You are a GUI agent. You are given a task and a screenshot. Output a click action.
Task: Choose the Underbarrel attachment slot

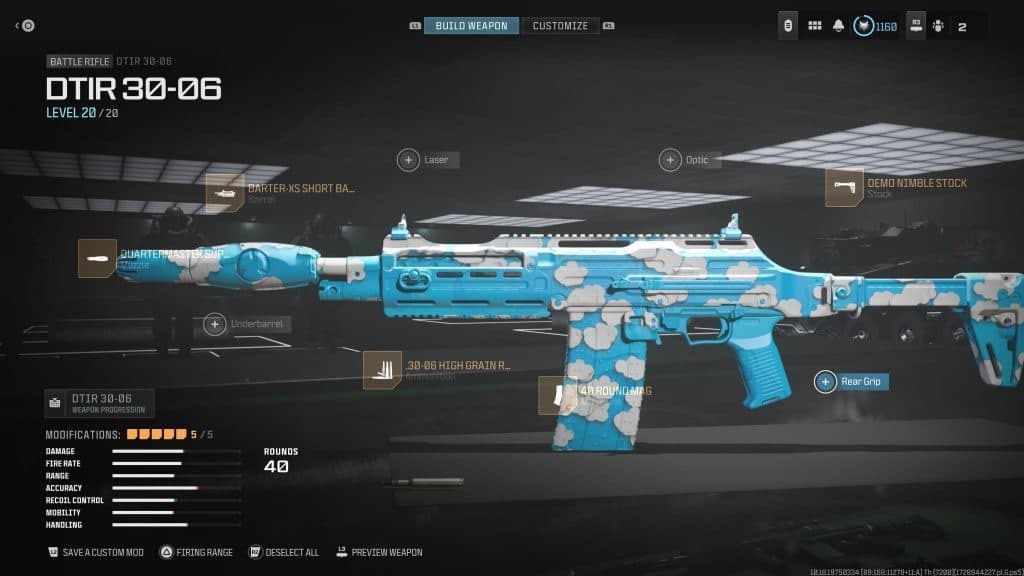click(215, 324)
